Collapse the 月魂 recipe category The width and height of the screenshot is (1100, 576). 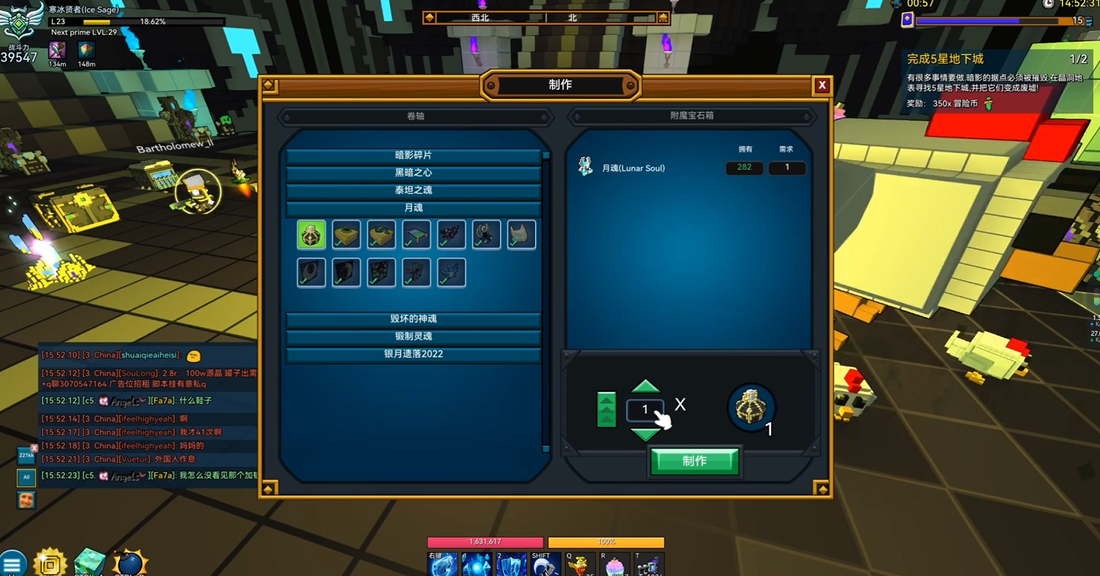(413, 208)
